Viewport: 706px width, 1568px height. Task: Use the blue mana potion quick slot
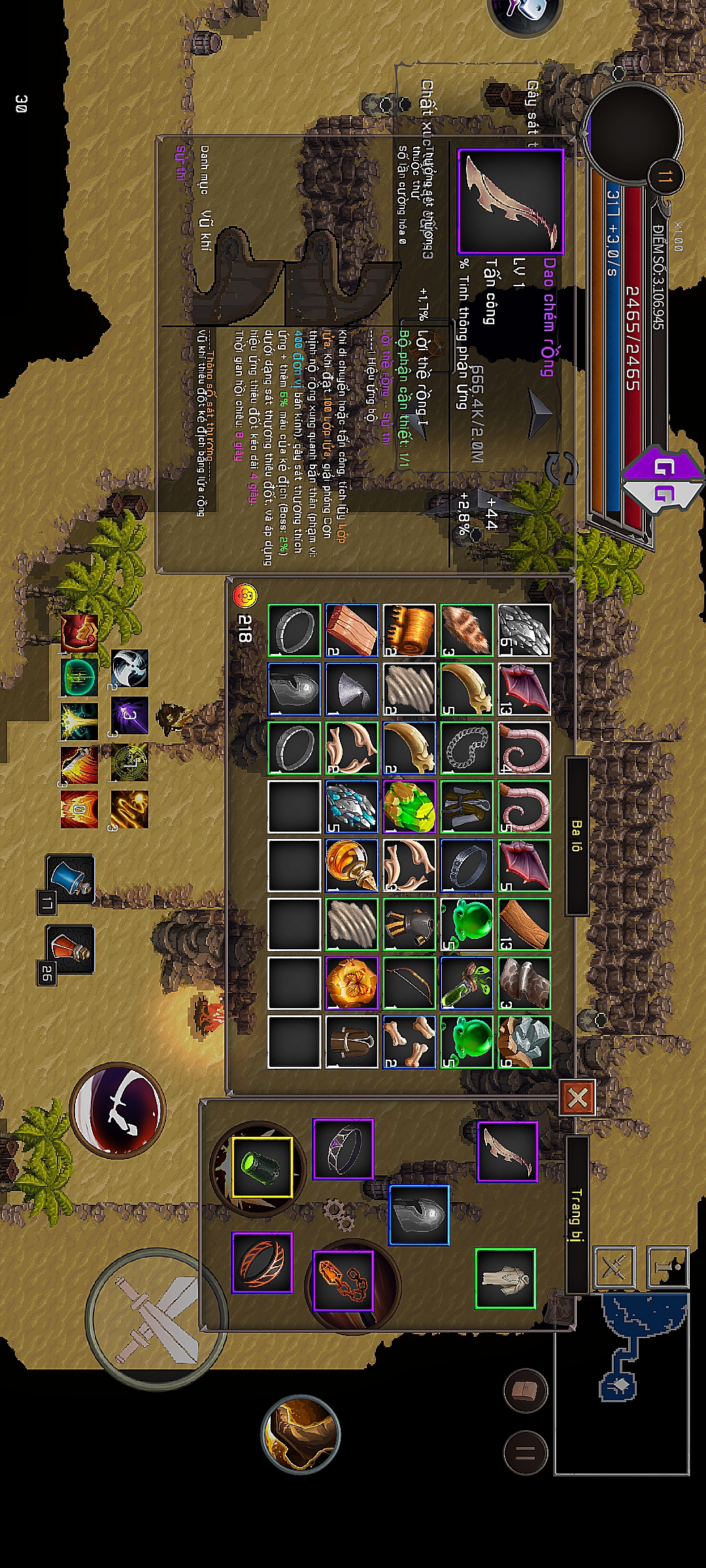[x=71, y=879]
